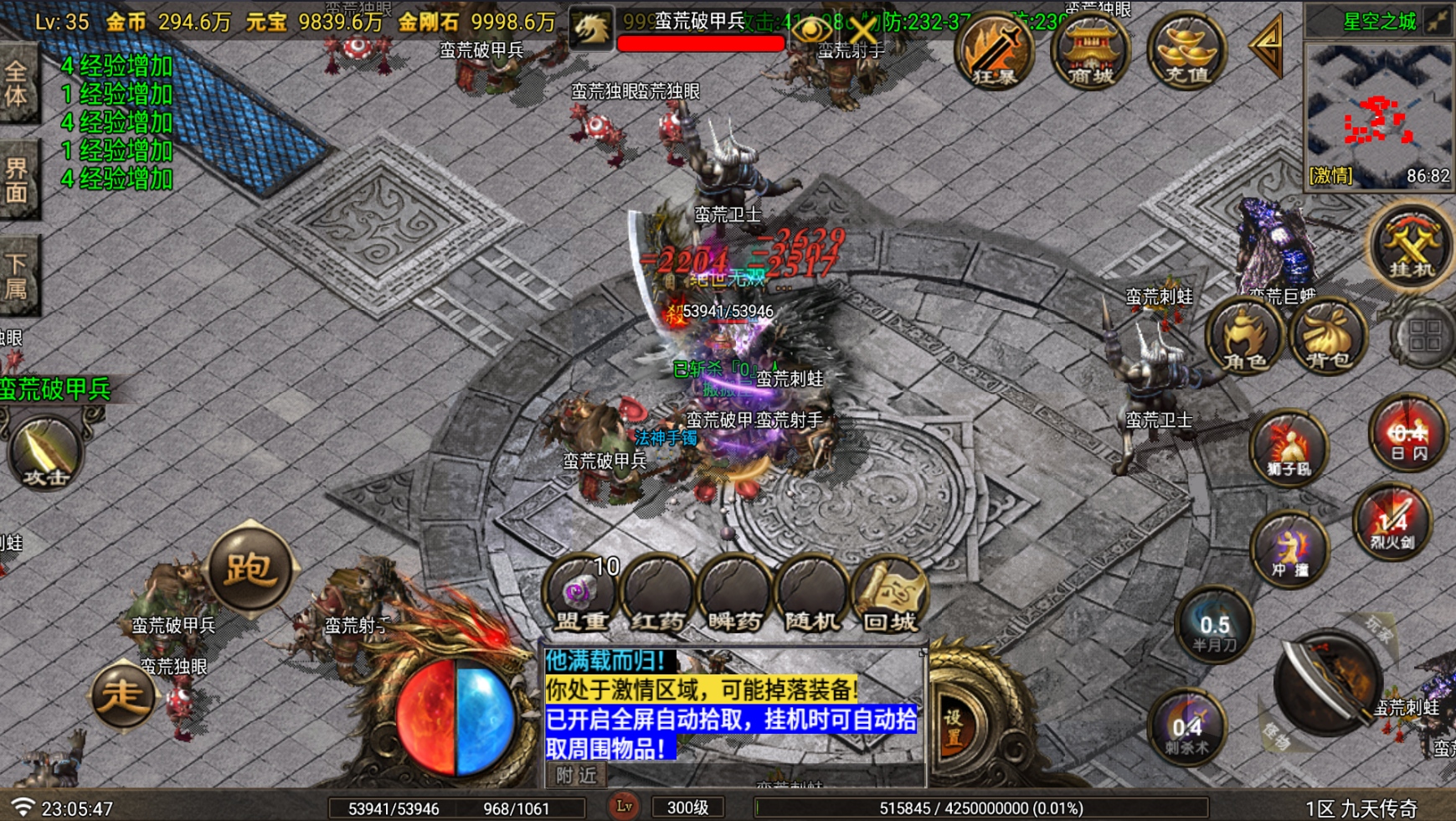Open the 全体 chat channel selector
The height and width of the screenshot is (821, 1456).
coord(18,80)
